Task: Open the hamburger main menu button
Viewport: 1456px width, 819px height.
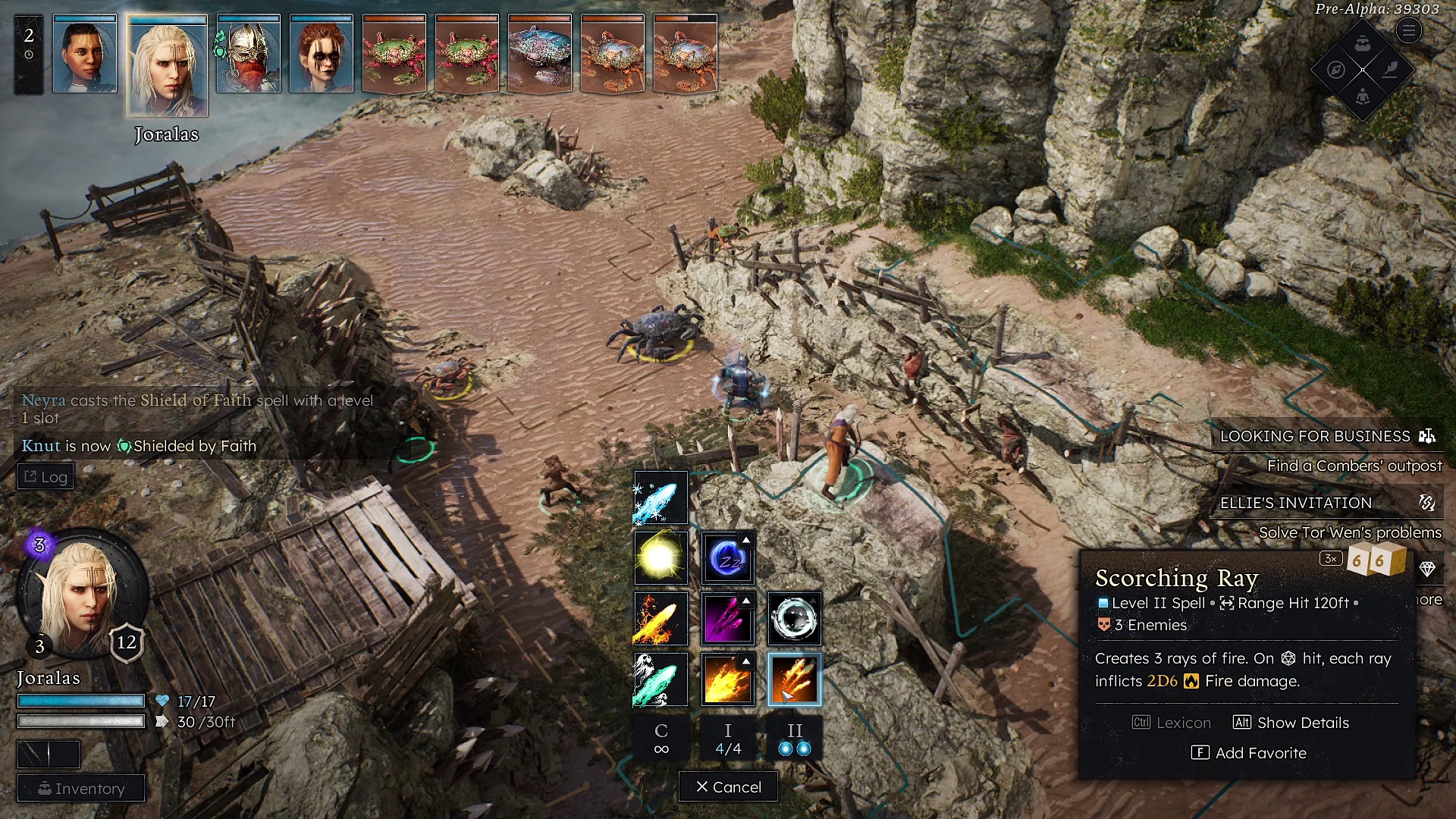Action: click(x=1408, y=31)
